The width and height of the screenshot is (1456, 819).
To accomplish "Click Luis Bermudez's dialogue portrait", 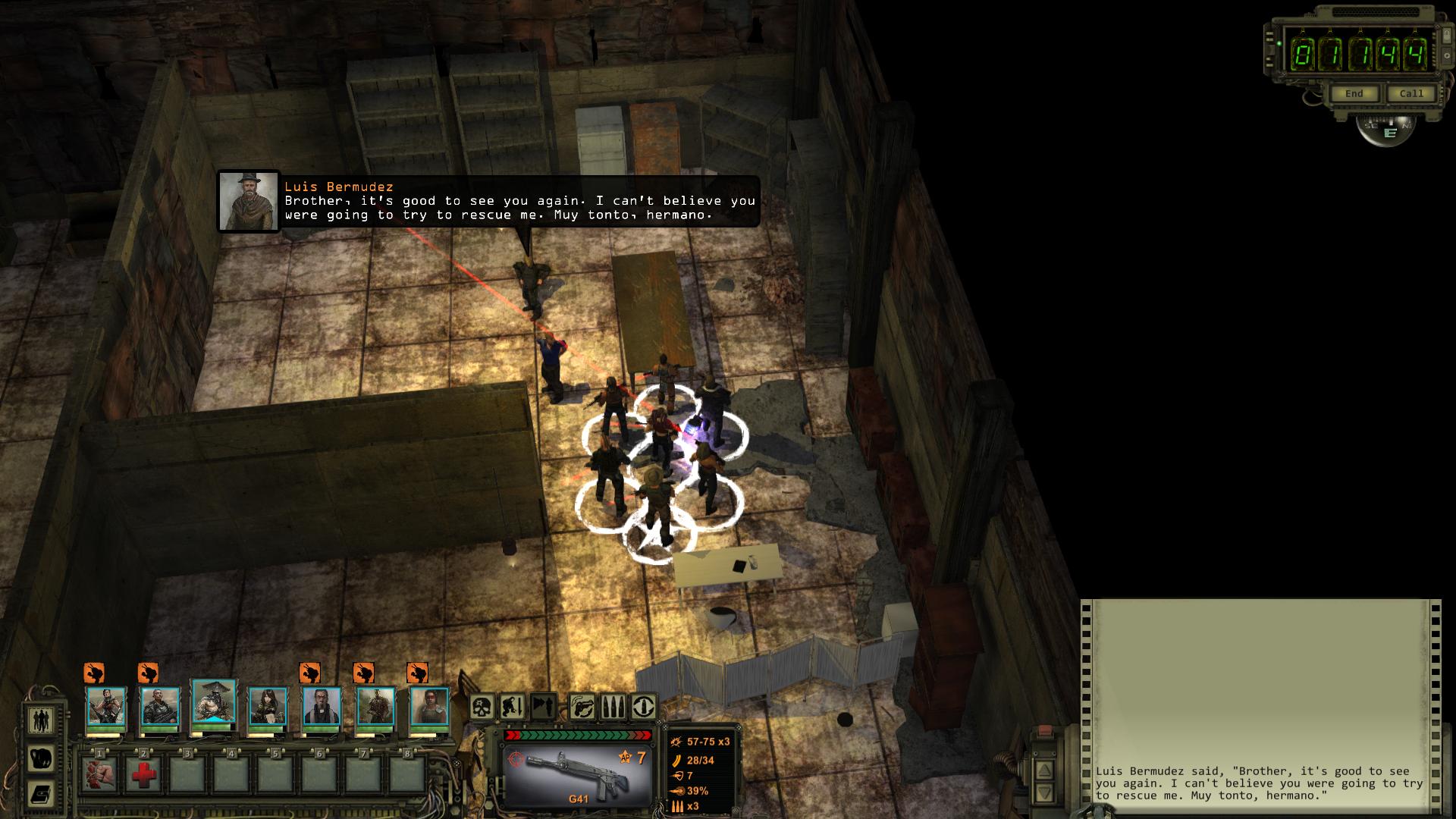I will point(249,201).
